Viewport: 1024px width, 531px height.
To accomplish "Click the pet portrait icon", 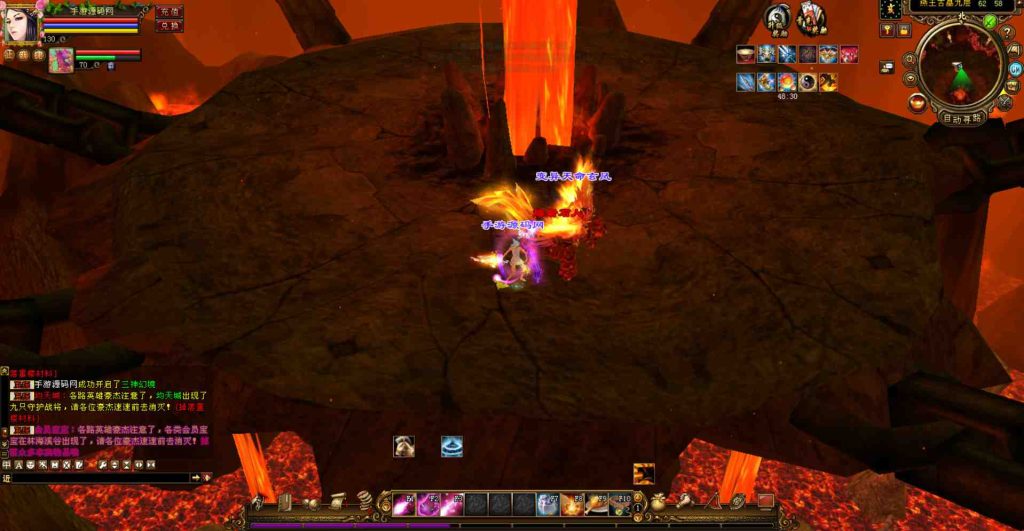I will [x=60, y=60].
